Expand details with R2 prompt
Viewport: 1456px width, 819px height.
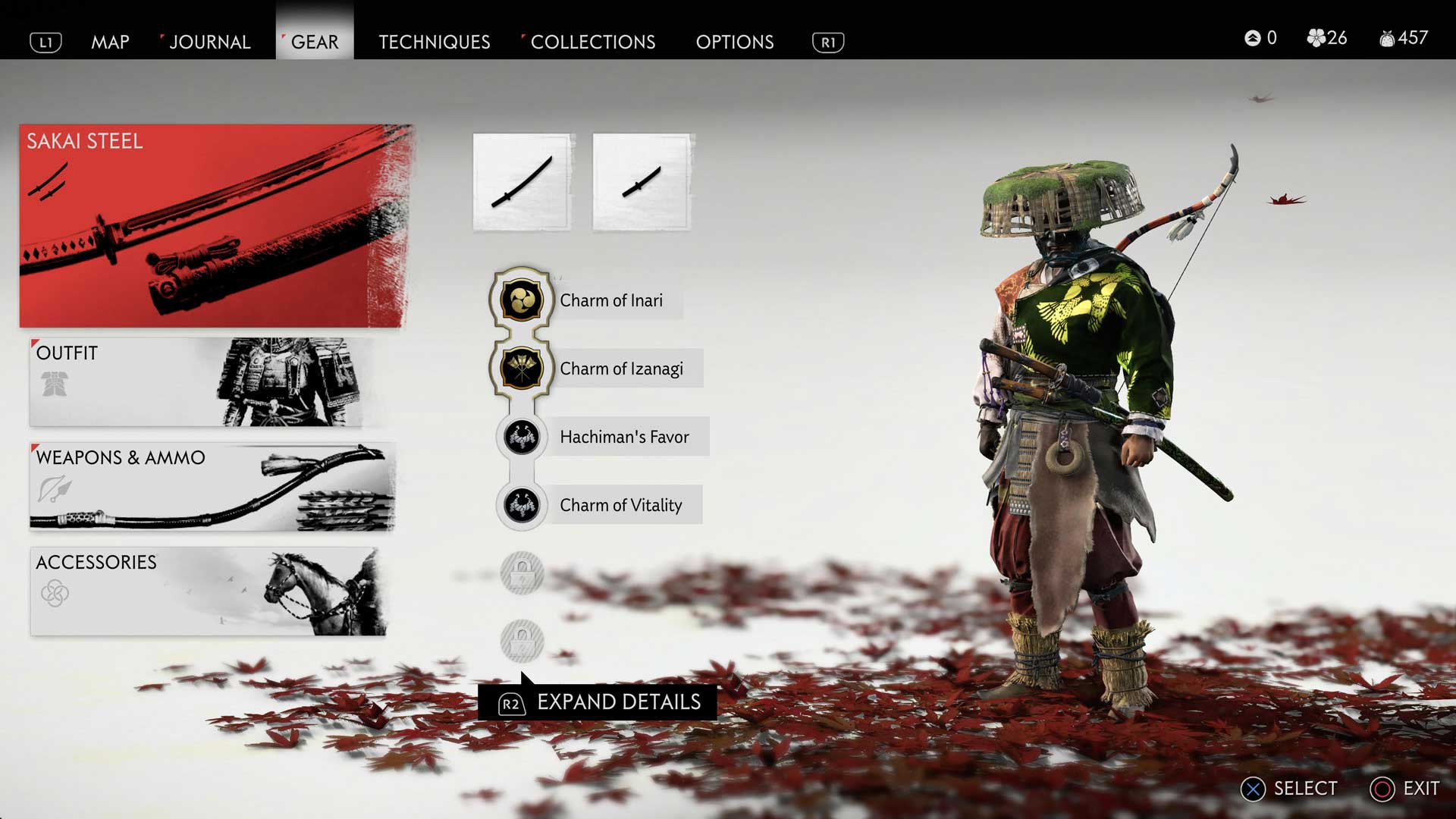tap(601, 702)
